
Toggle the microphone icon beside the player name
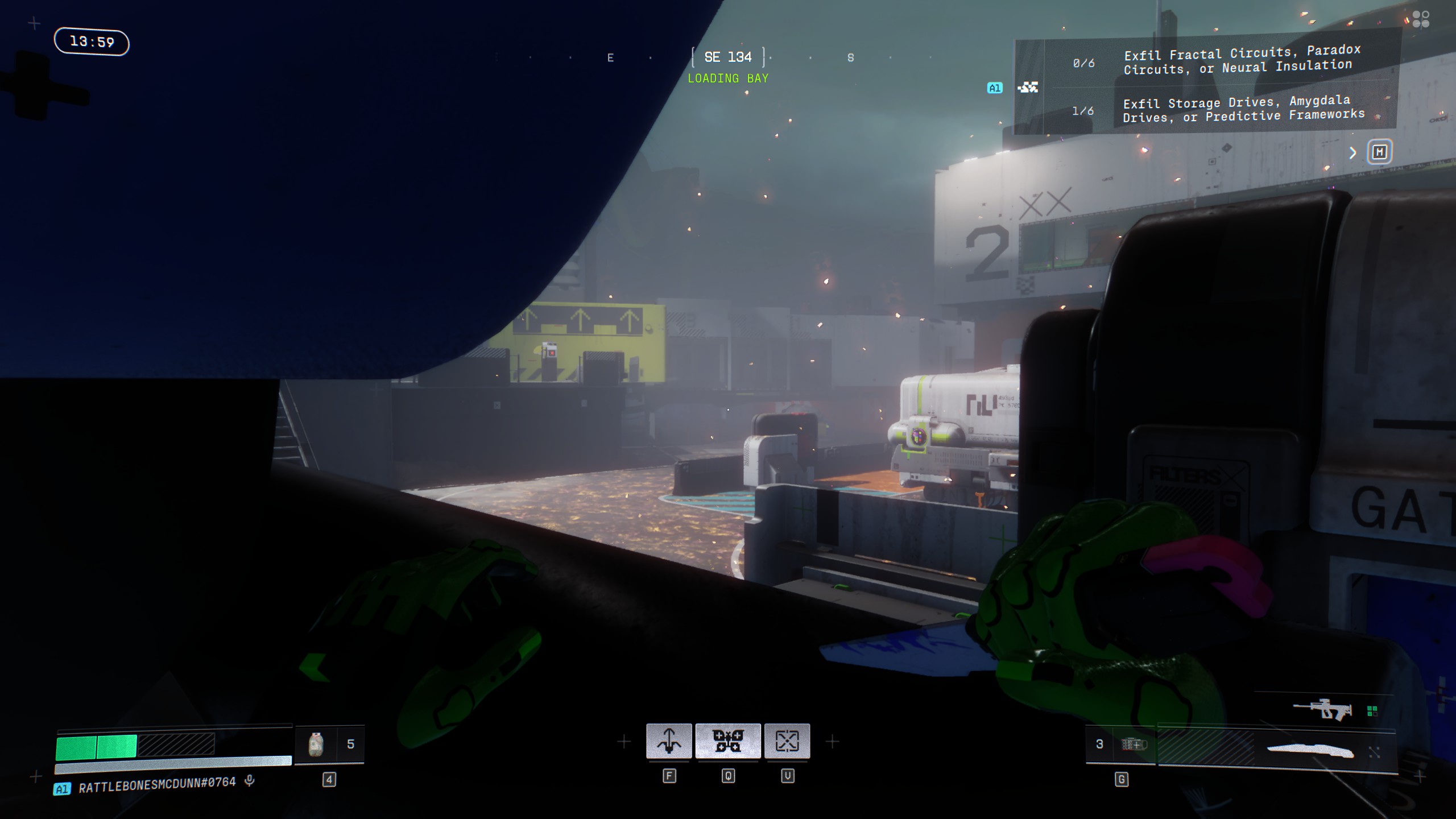point(249,781)
